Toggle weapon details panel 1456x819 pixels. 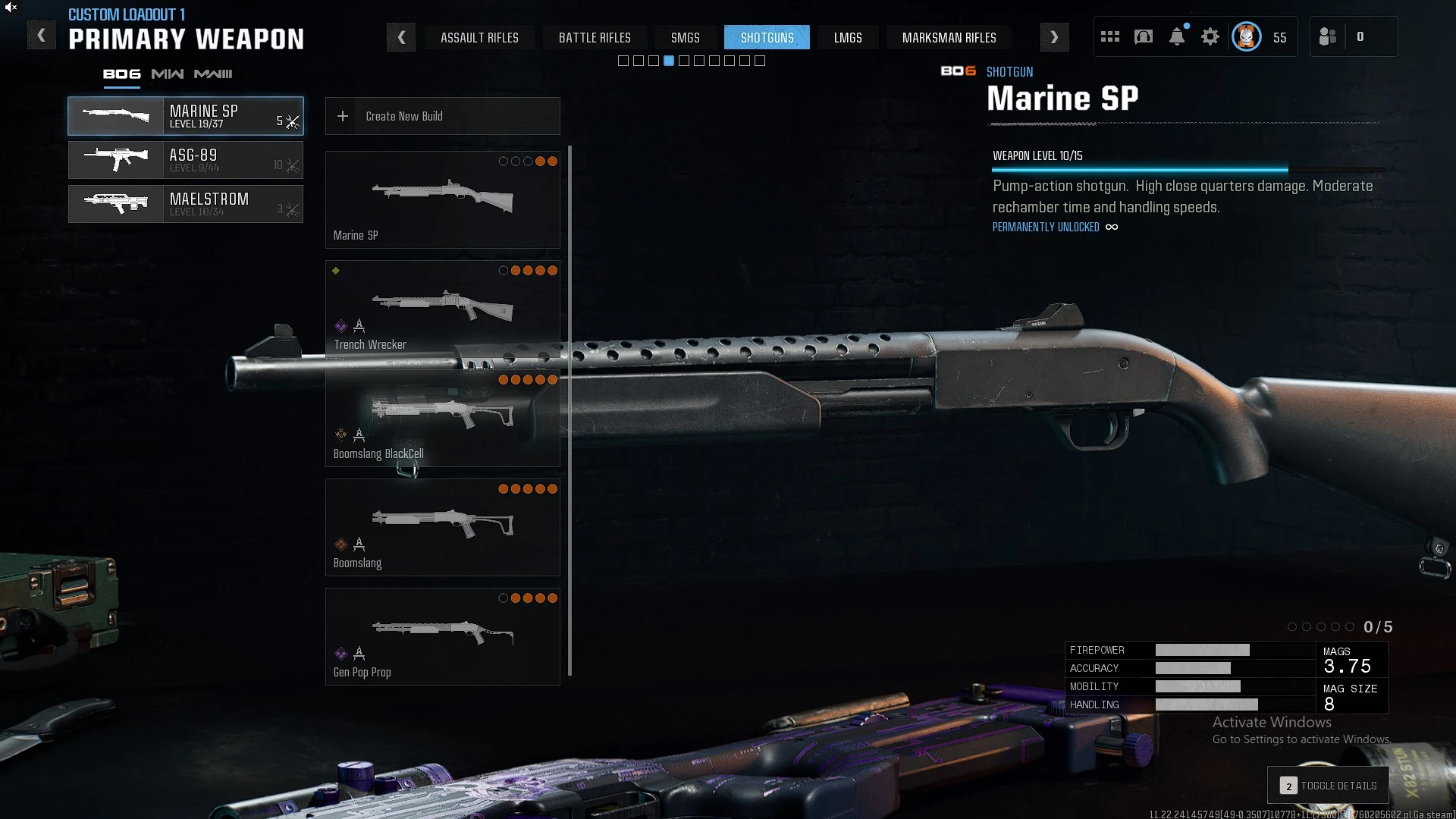click(x=1328, y=786)
